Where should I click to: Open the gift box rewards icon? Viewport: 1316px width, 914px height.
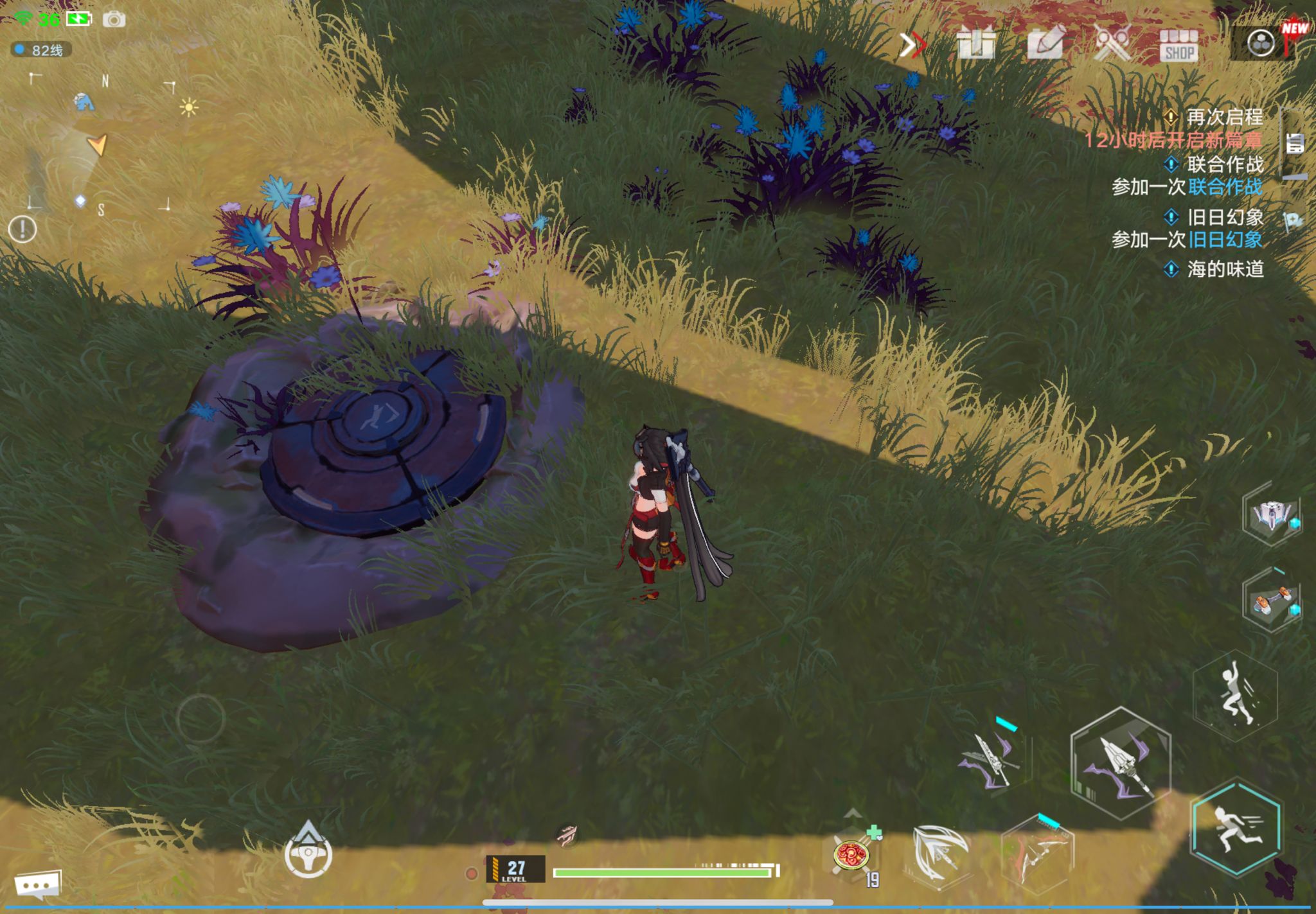click(x=975, y=44)
